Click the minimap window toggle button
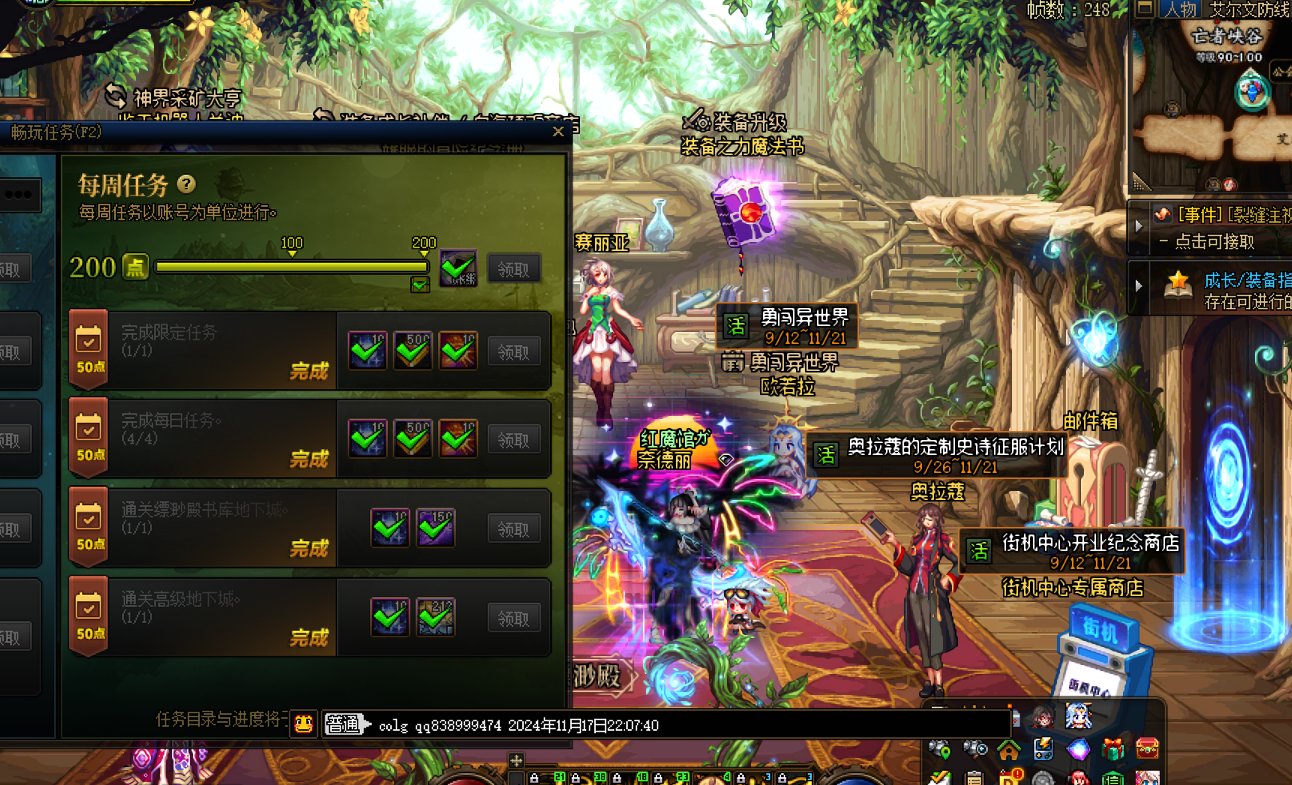The height and width of the screenshot is (785, 1292). click(1145, 9)
